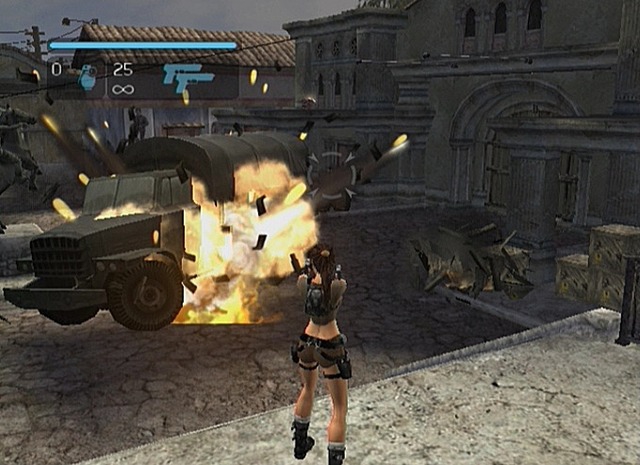640x465 pixels.
Task: Select the grenade icon in the HUD
Action: (87, 77)
